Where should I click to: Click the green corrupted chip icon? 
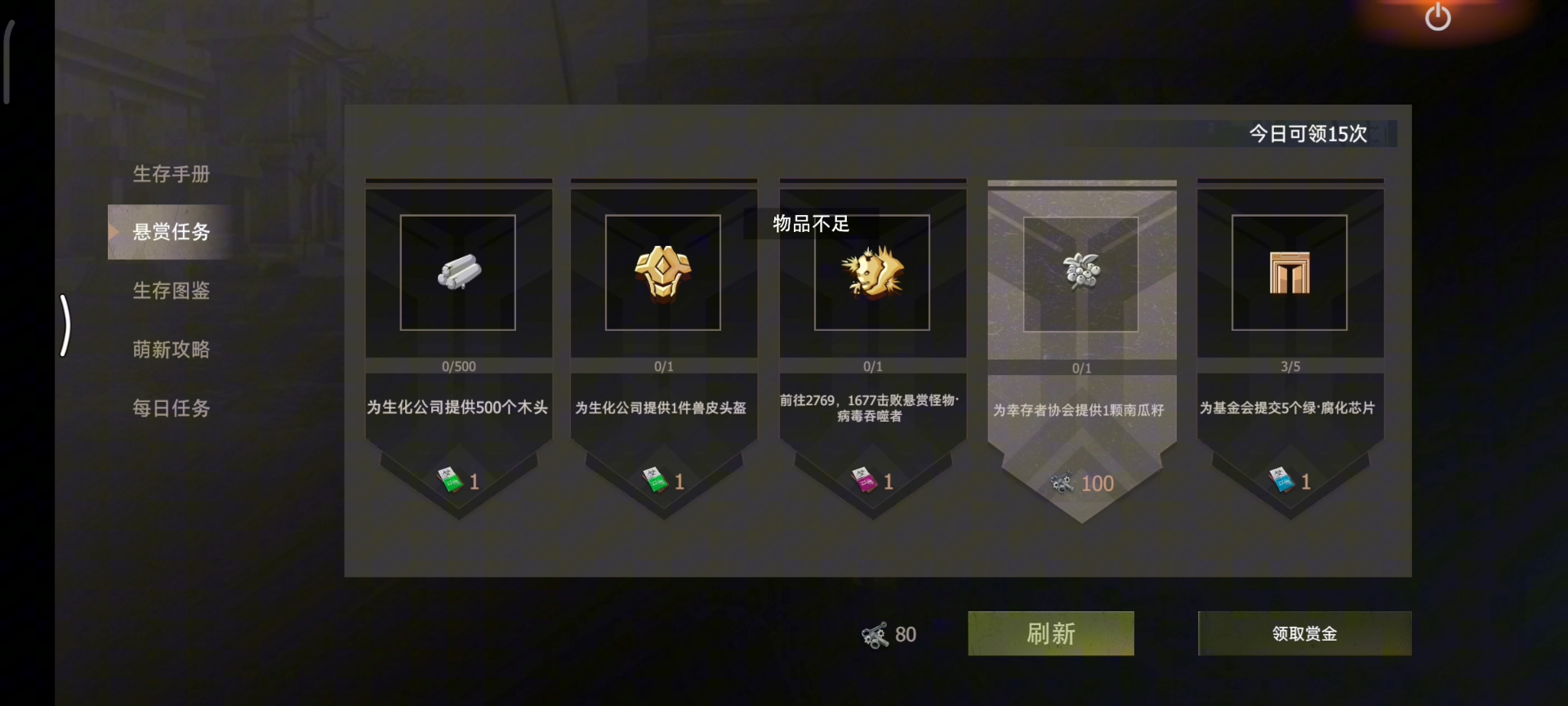1290,272
